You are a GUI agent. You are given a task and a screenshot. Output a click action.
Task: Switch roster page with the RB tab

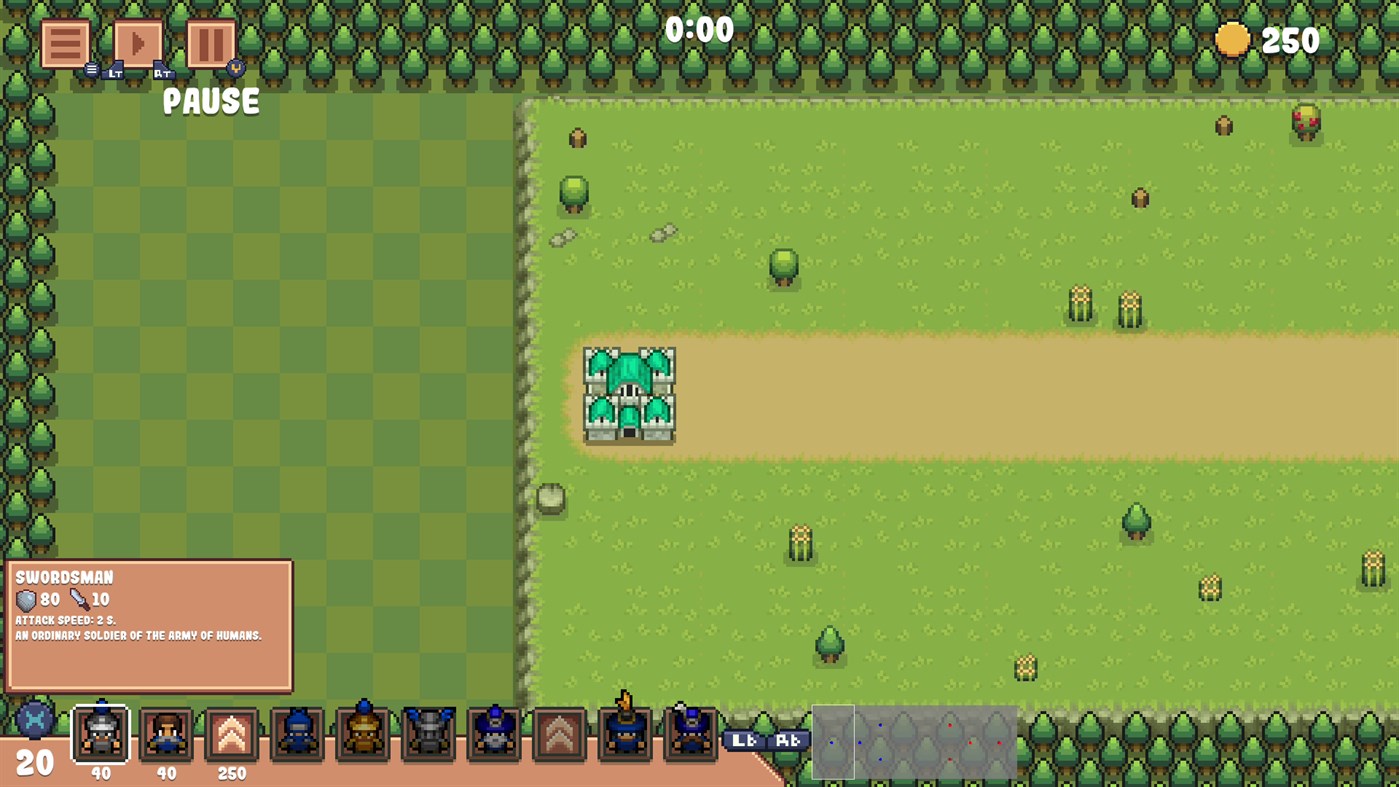(x=789, y=740)
